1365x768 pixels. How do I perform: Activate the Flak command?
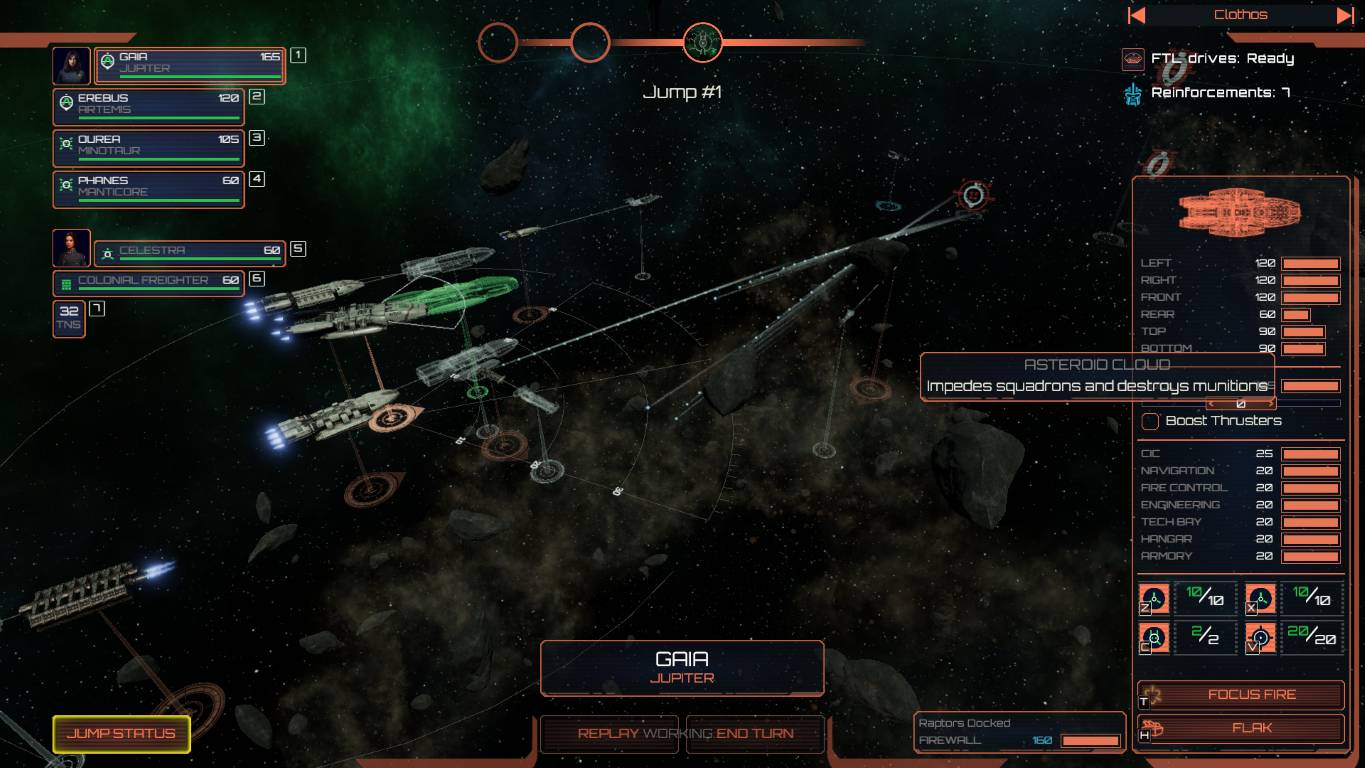point(1241,728)
